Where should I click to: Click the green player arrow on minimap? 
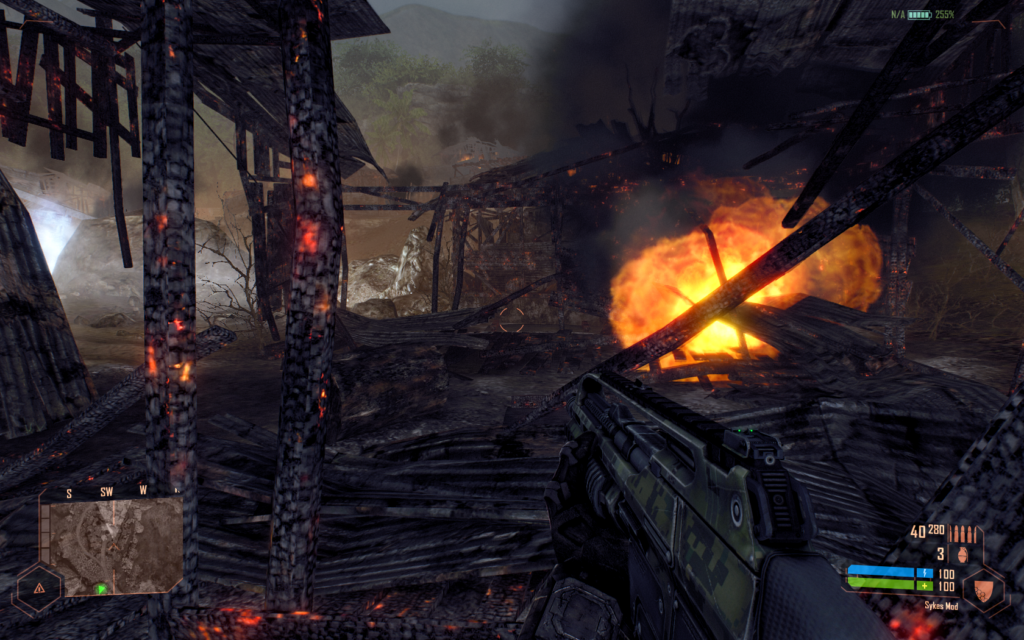pyautogui.click(x=101, y=588)
